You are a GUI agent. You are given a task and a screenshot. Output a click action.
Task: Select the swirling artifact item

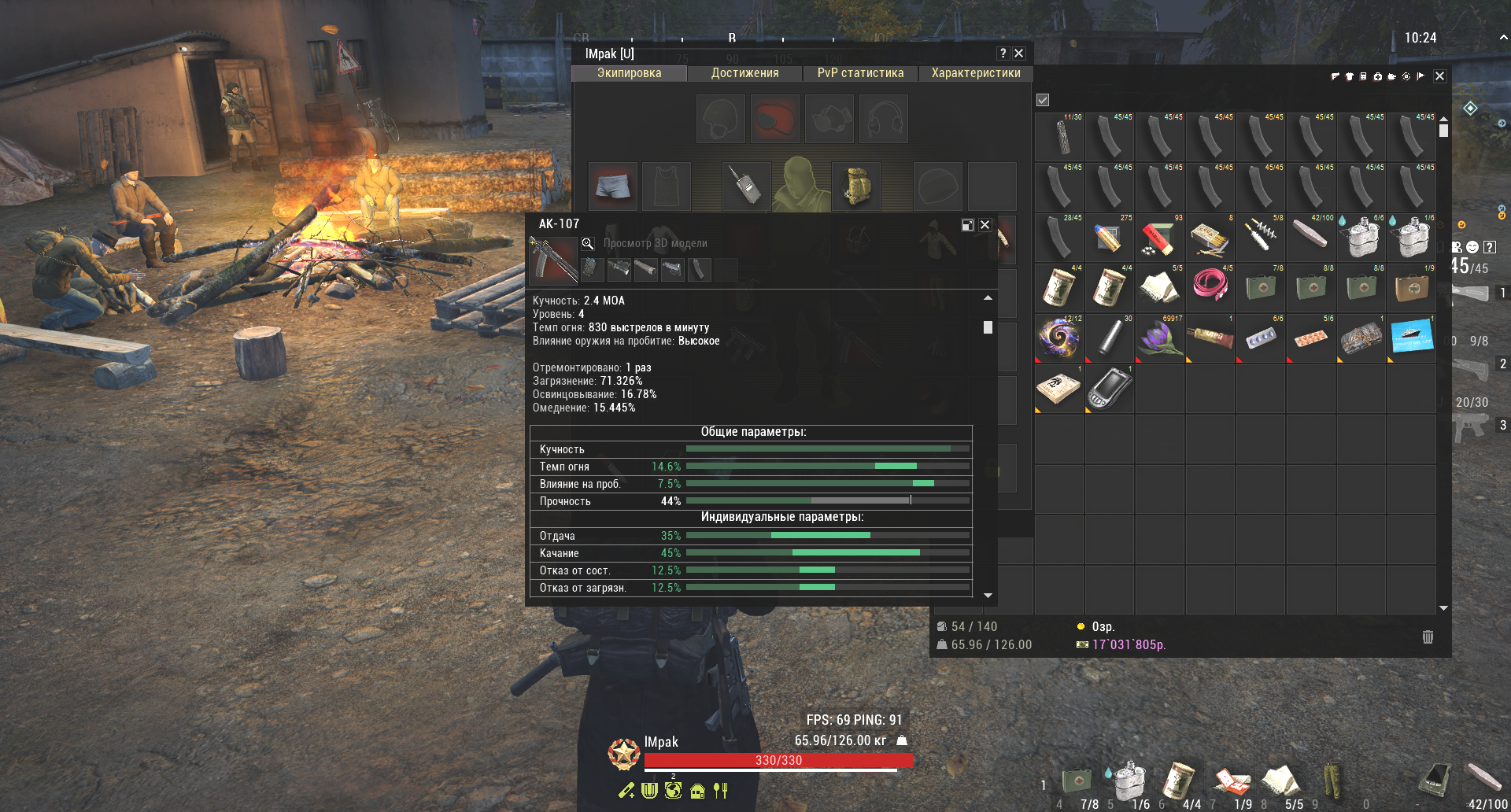1058,338
